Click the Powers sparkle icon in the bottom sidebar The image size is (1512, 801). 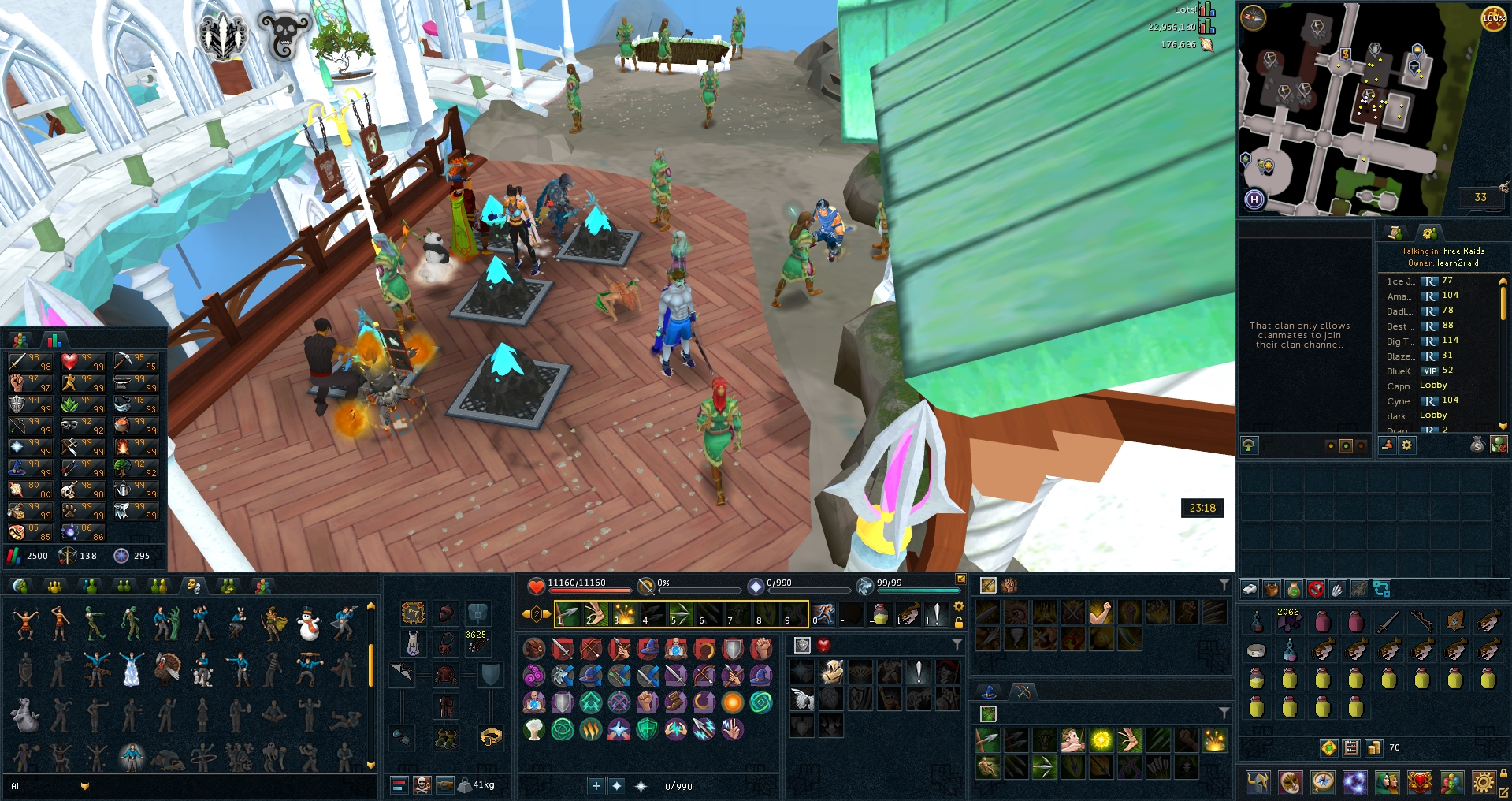pos(1354,784)
